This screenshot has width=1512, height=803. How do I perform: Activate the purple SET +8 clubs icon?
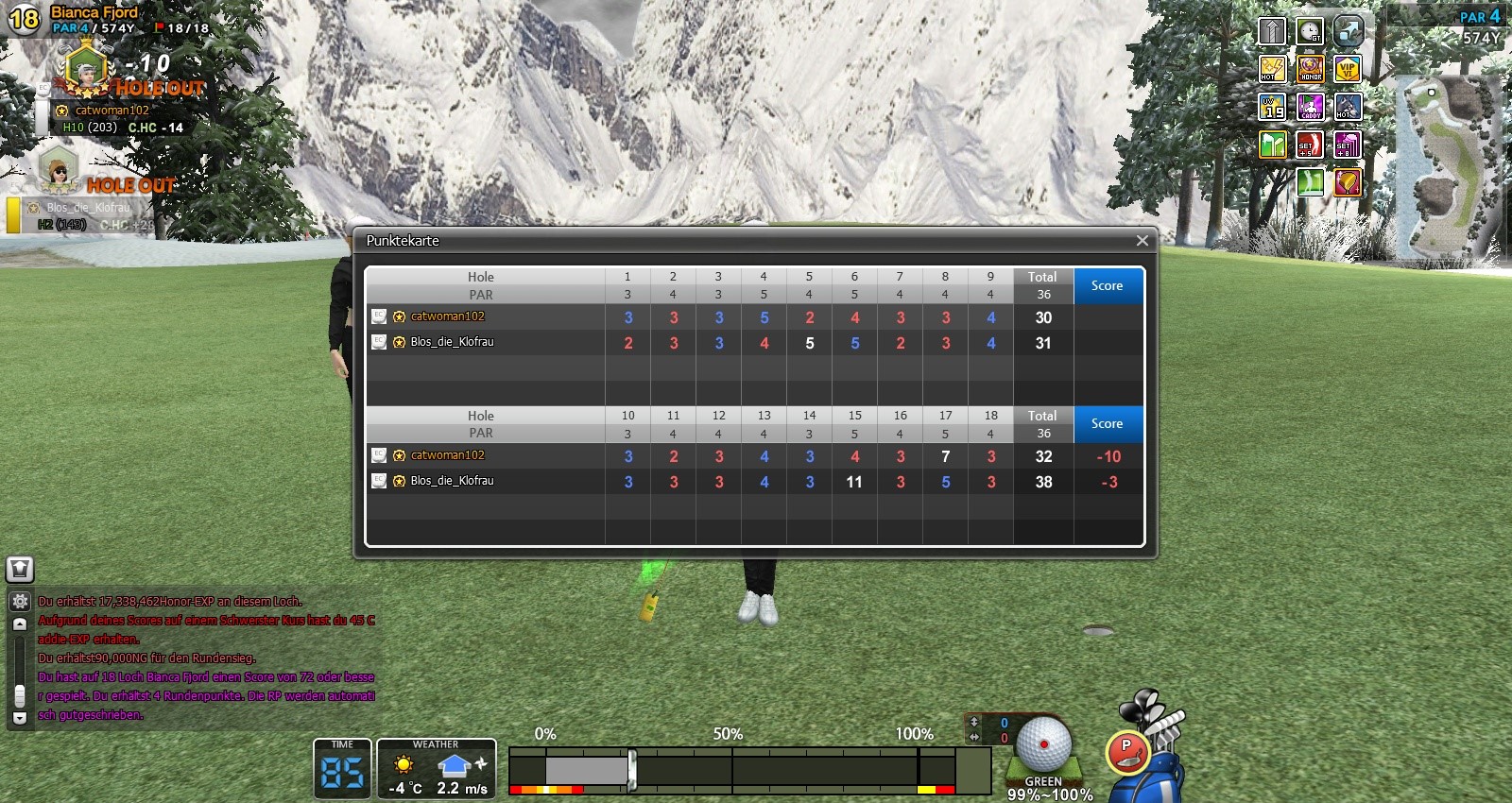pyautogui.click(x=1347, y=145)
